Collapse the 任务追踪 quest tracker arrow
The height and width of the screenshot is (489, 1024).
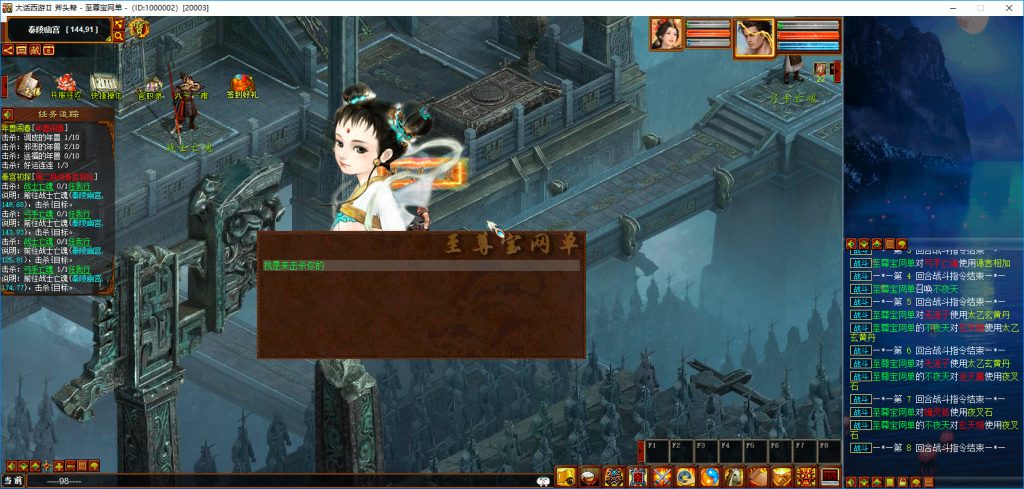click(7, 114)
